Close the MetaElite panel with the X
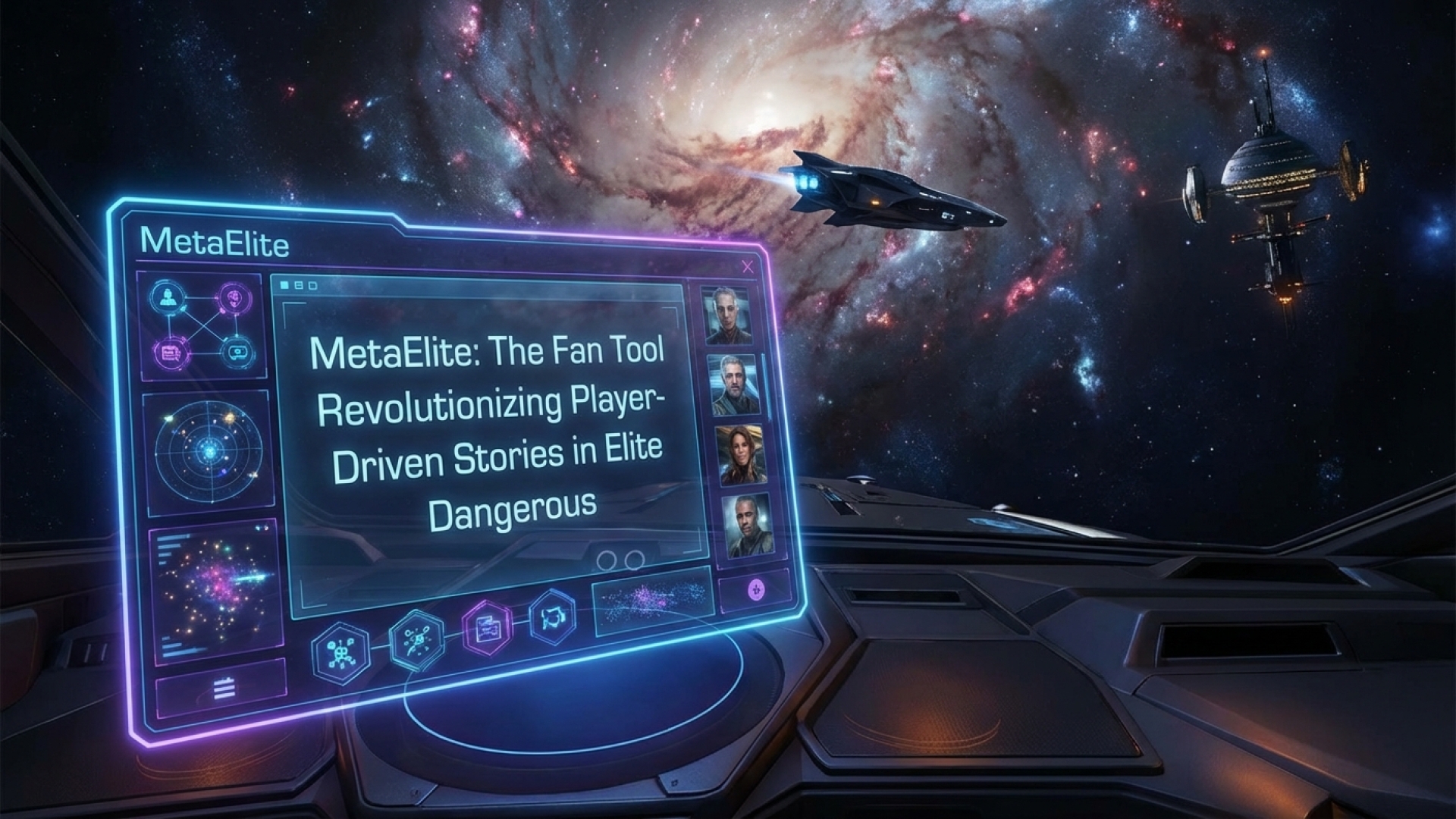The image size is (1456, 819). click(748, 266)
